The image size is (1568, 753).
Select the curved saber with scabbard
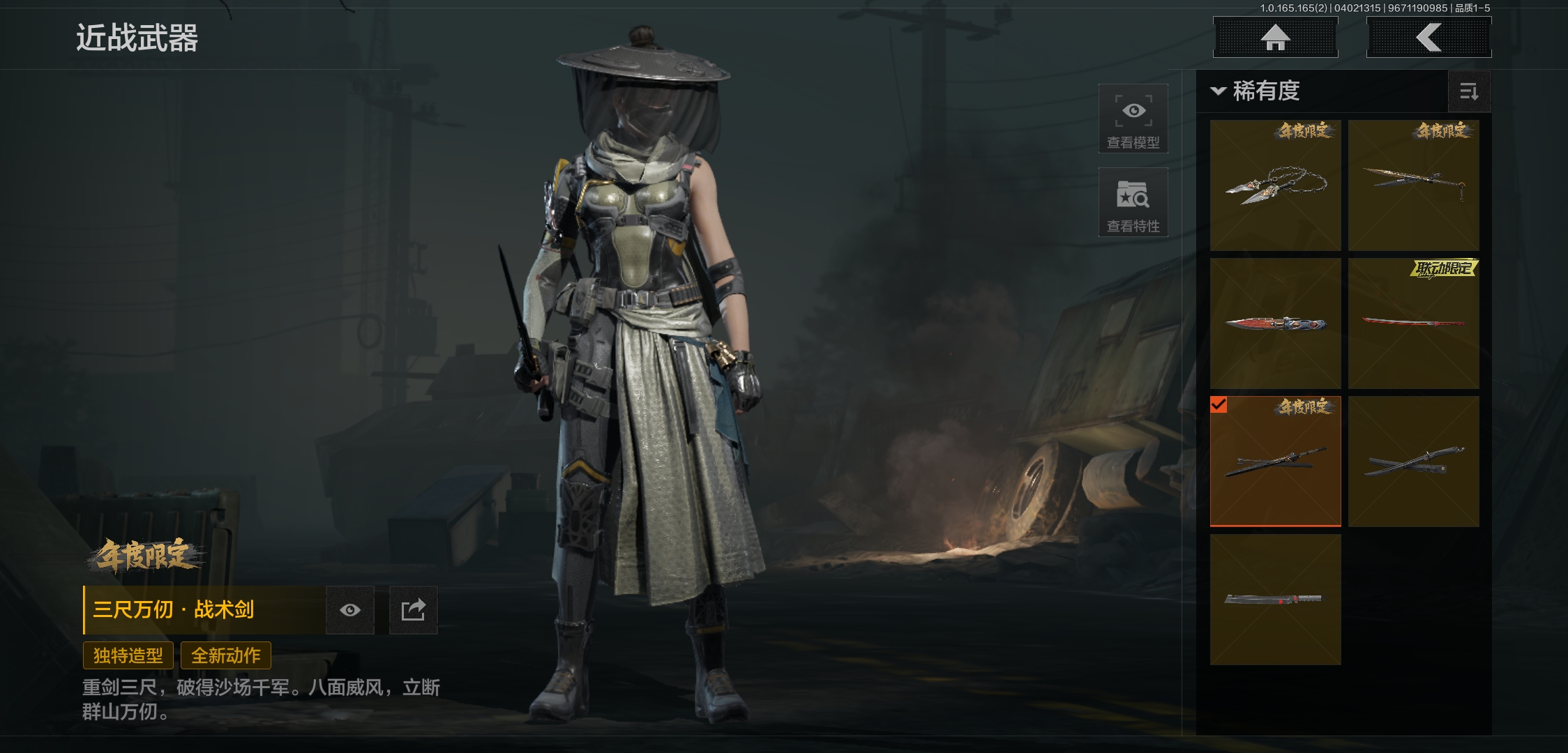pos(1413,461)
